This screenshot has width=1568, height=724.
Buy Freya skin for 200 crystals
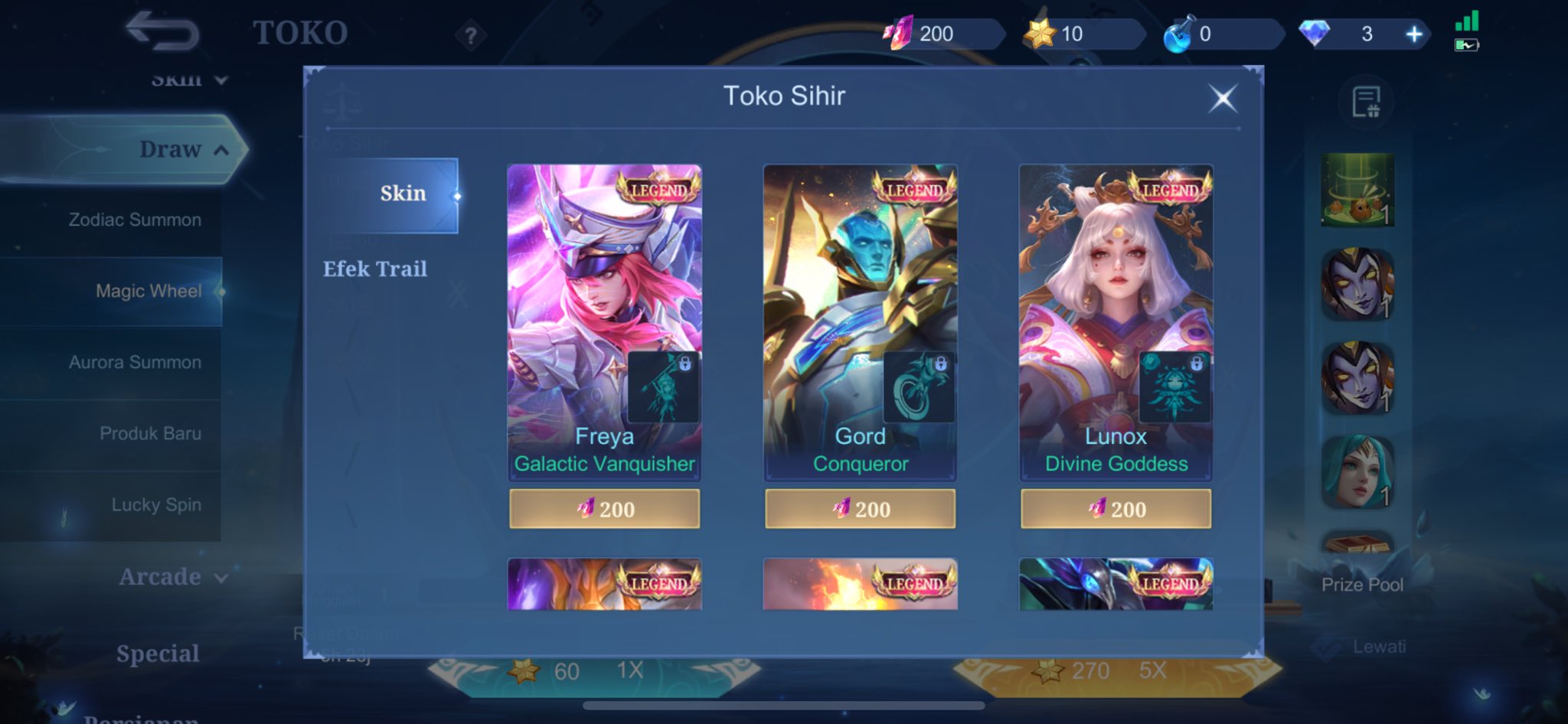tap(604, 509)
